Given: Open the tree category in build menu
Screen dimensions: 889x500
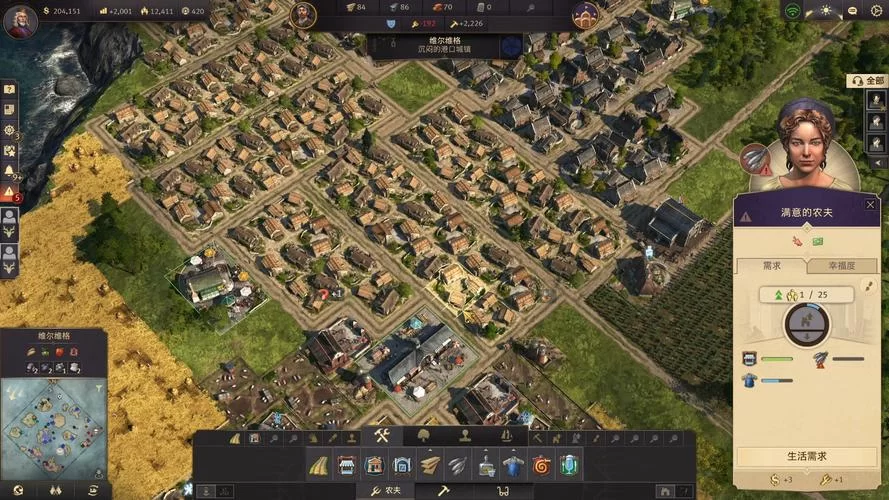Looking at the screenshot, I should point(423,436).
